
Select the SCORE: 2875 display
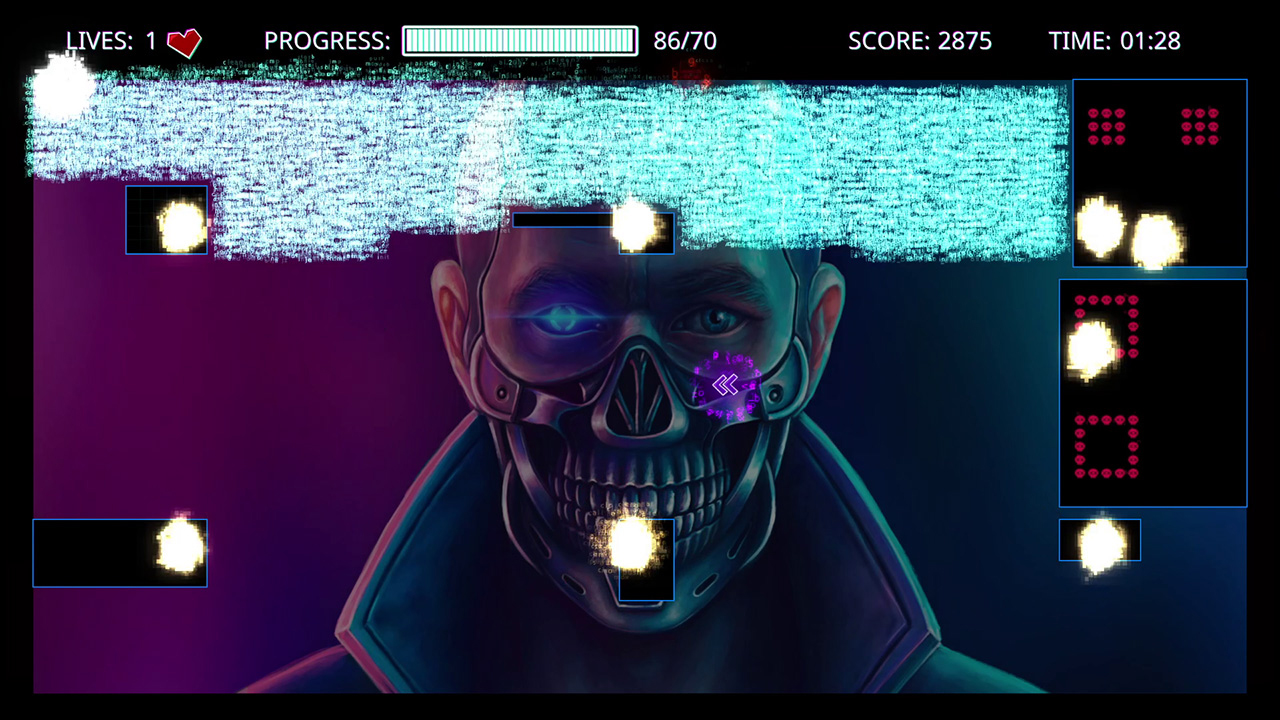[x=919, y=41]
